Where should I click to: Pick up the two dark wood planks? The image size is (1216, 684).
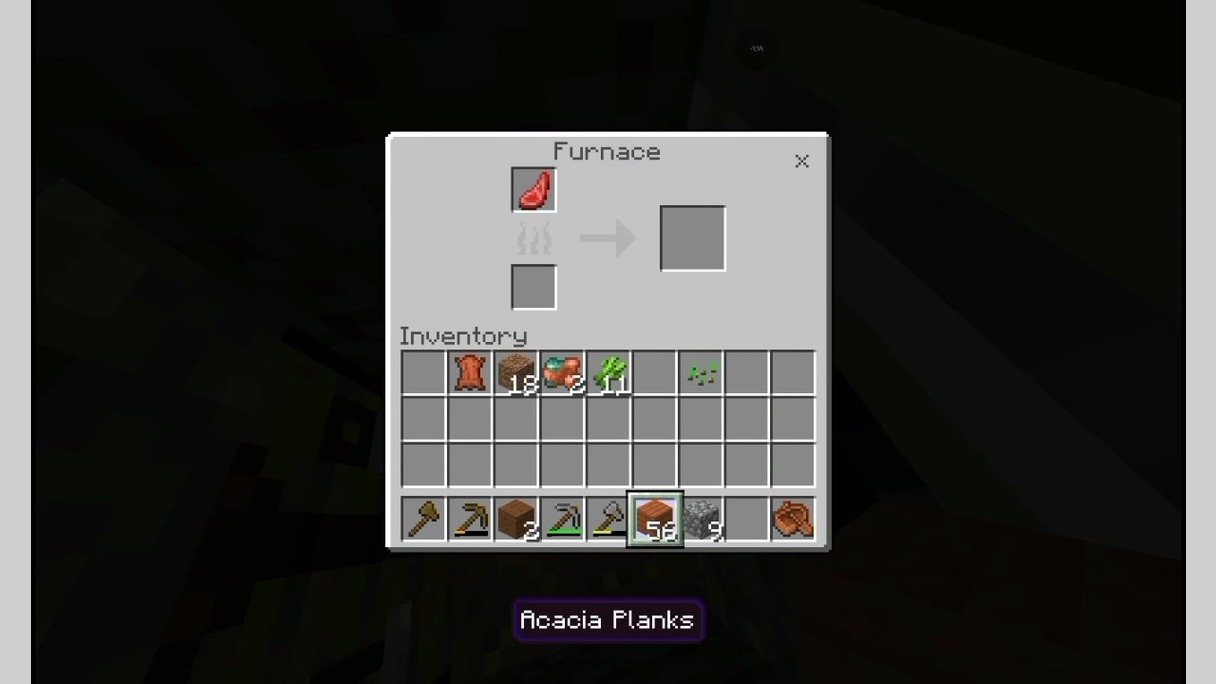click(x=516, y=519)
